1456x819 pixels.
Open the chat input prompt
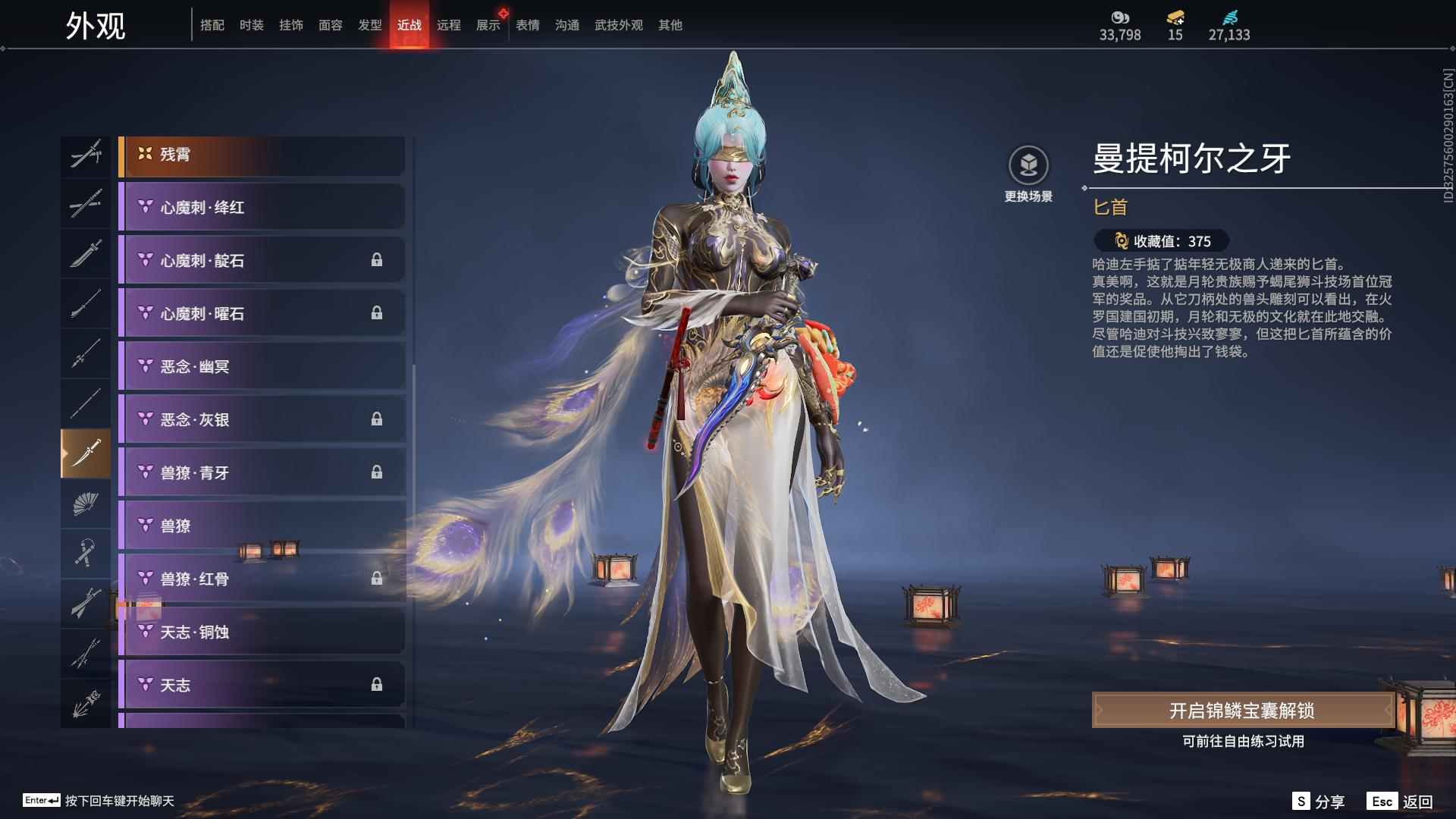pyautogui.click(x=99, y=801)
